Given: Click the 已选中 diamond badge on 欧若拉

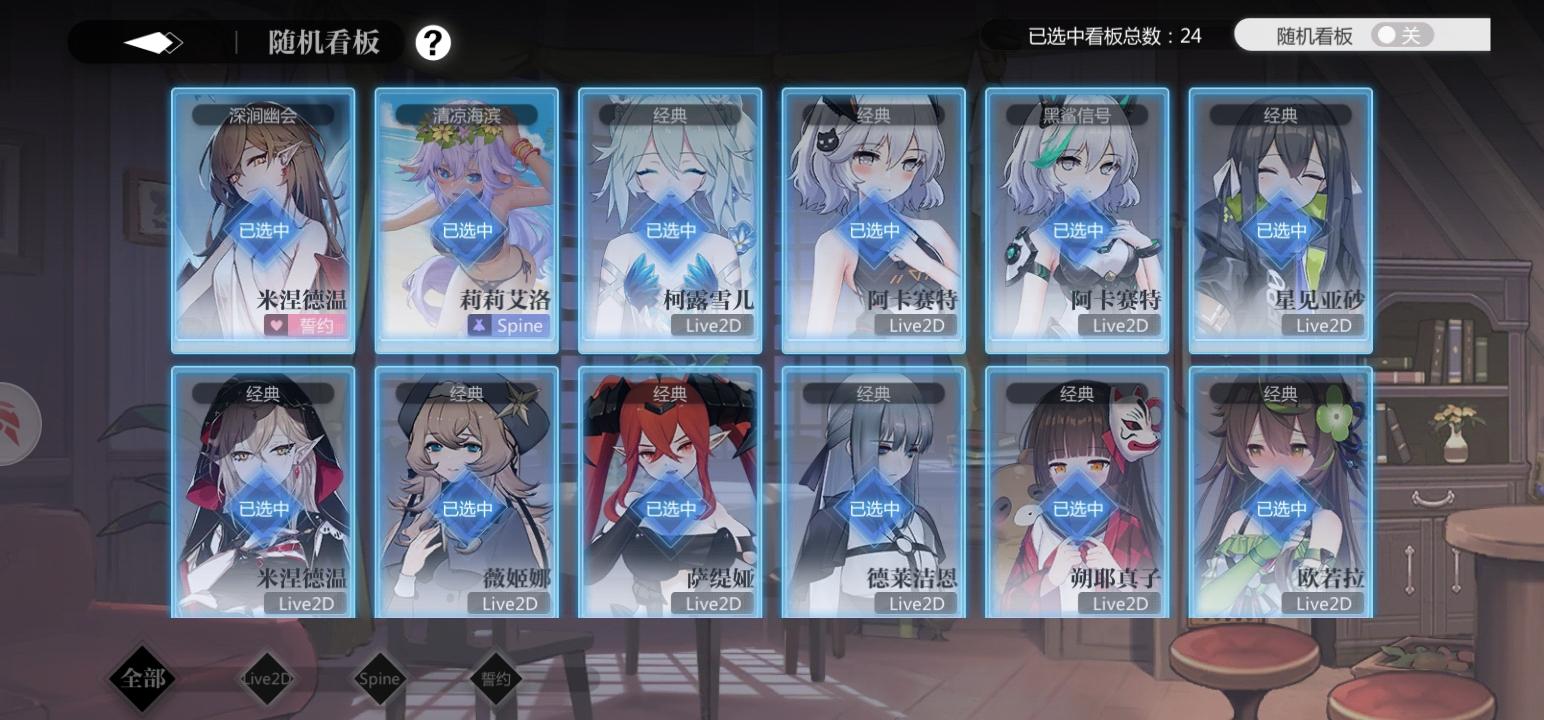Looking at the screenshot, I should tap(1281, 507).
